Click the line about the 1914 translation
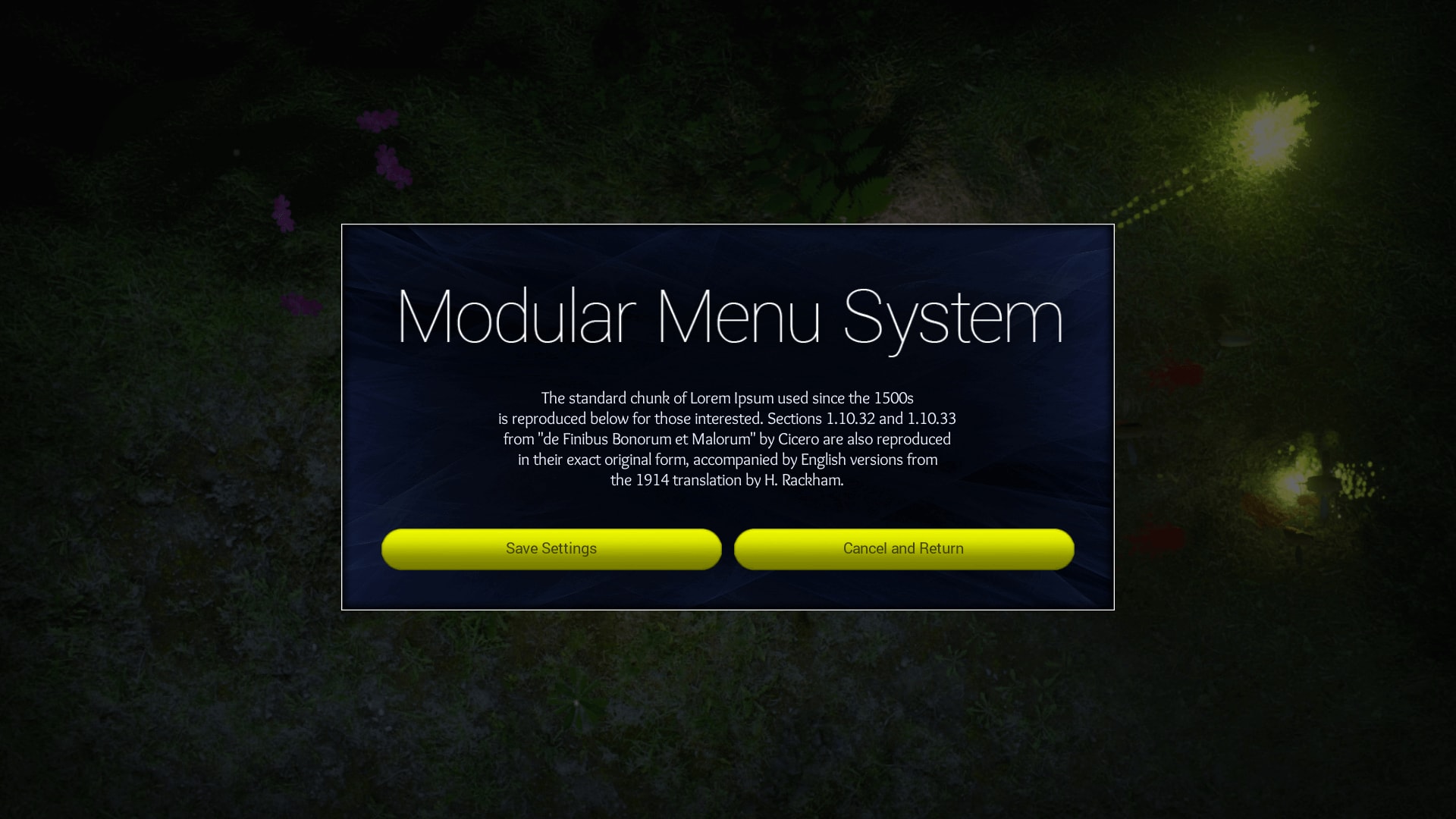Image resolution: width=1456 pixels, height=819 pixels. point(727,479)
